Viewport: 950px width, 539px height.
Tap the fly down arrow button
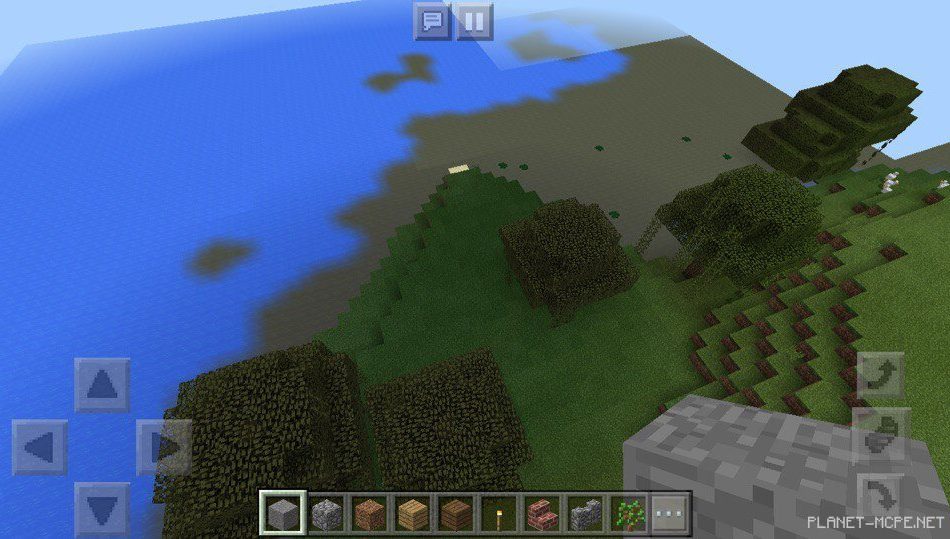coord(881,497)
